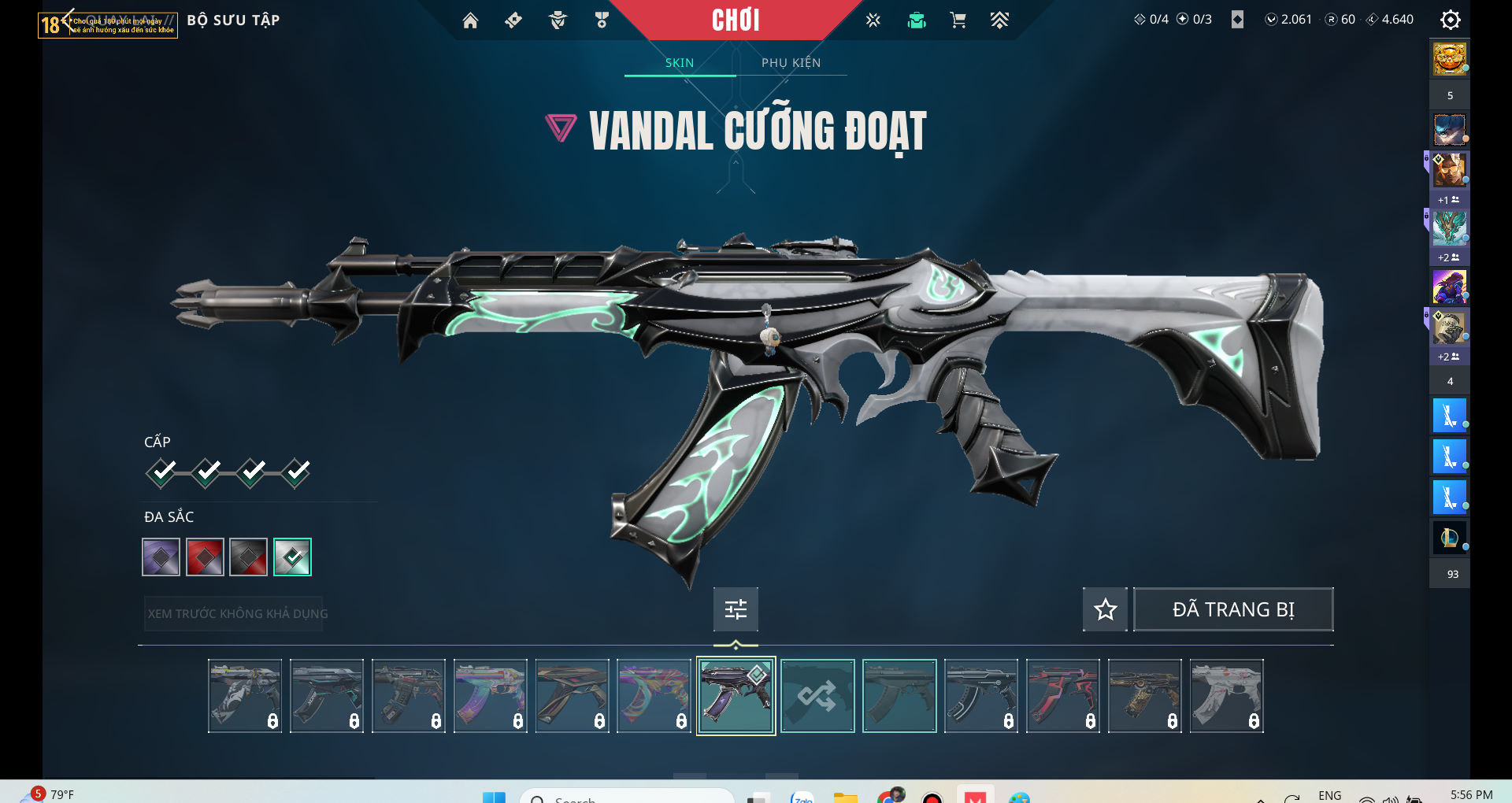Open the settings gear
Image resolution: width=1512 pixels, height=803 pixels.
click(1450, 20)
